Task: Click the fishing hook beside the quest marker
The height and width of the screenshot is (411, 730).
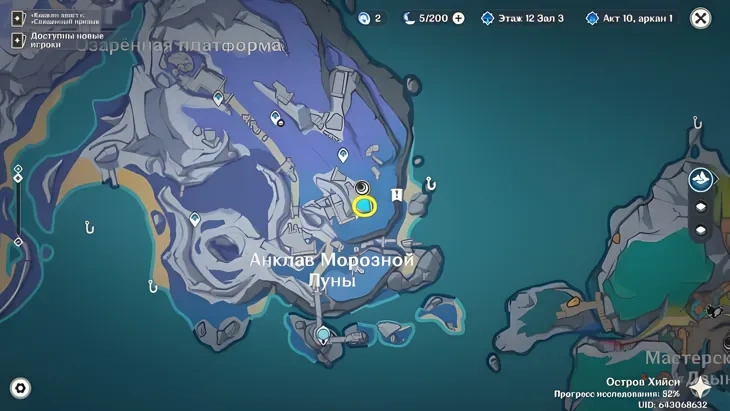Action: (430, 183)
